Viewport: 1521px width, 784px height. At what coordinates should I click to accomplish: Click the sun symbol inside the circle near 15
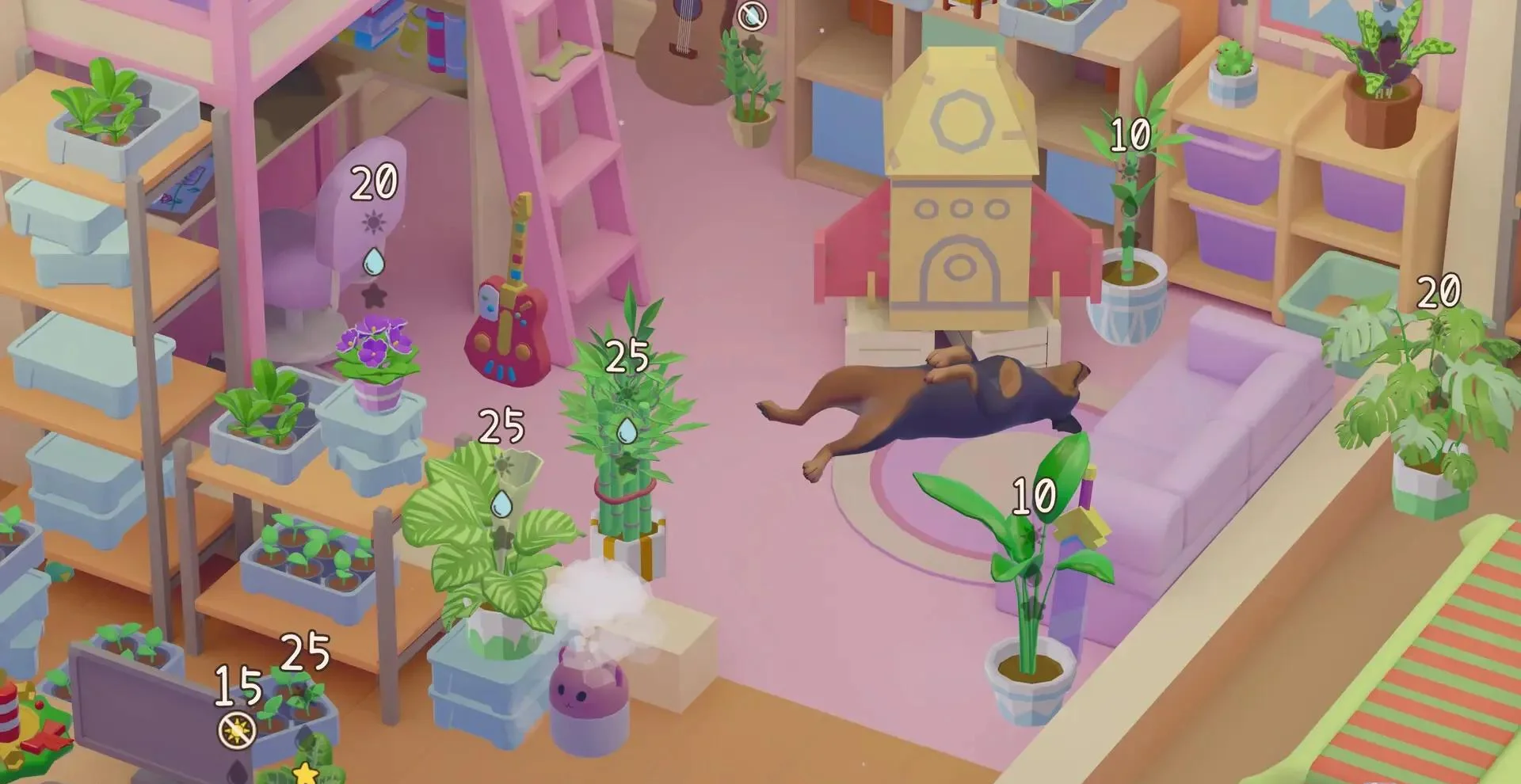tap(237, 730)
